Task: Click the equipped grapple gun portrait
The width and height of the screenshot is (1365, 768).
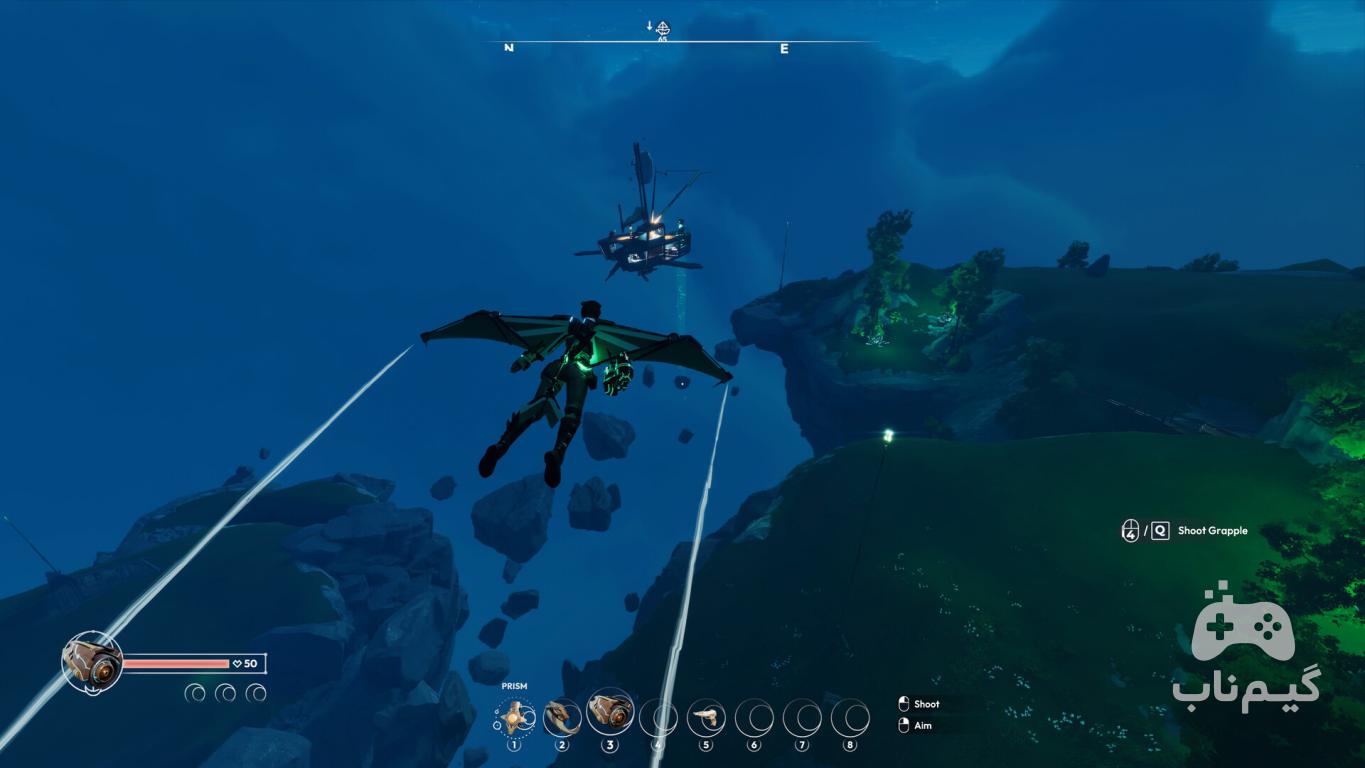Action: click(92, 661)
